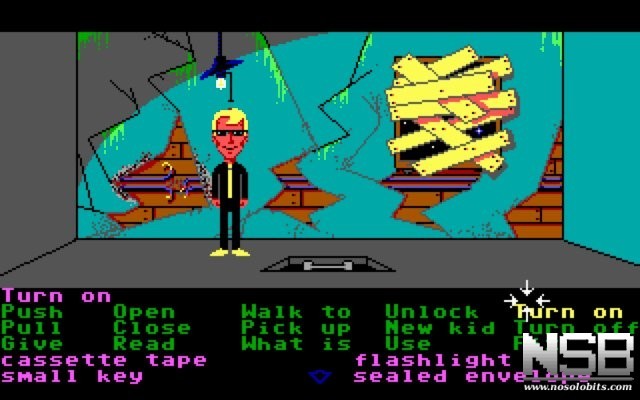The height and width of the screenshot is (400, 640).
Task: Choose the Pick up verb
Action: (296, 328)
